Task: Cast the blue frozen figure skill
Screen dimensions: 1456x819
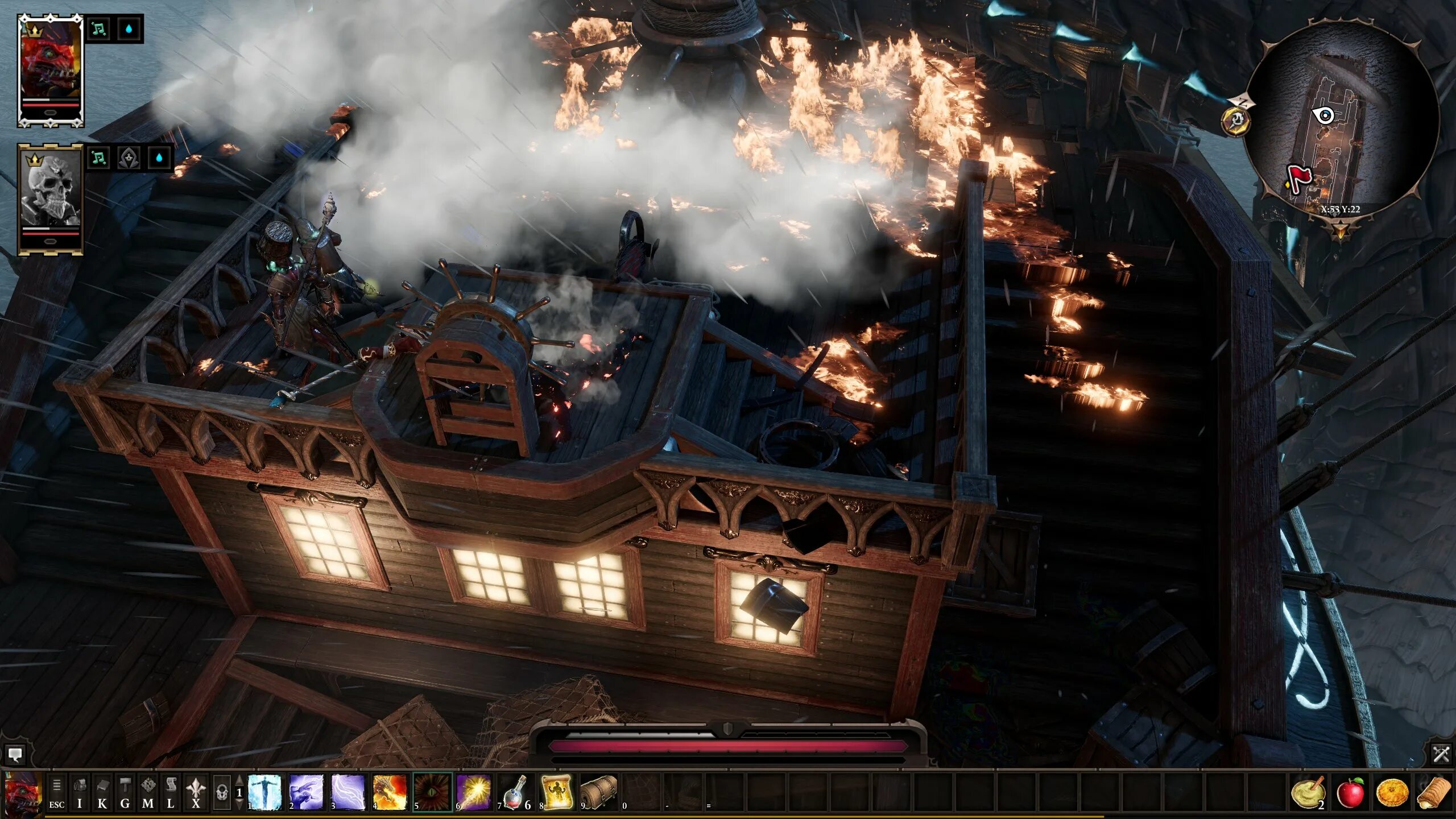Action: point(265,792)
